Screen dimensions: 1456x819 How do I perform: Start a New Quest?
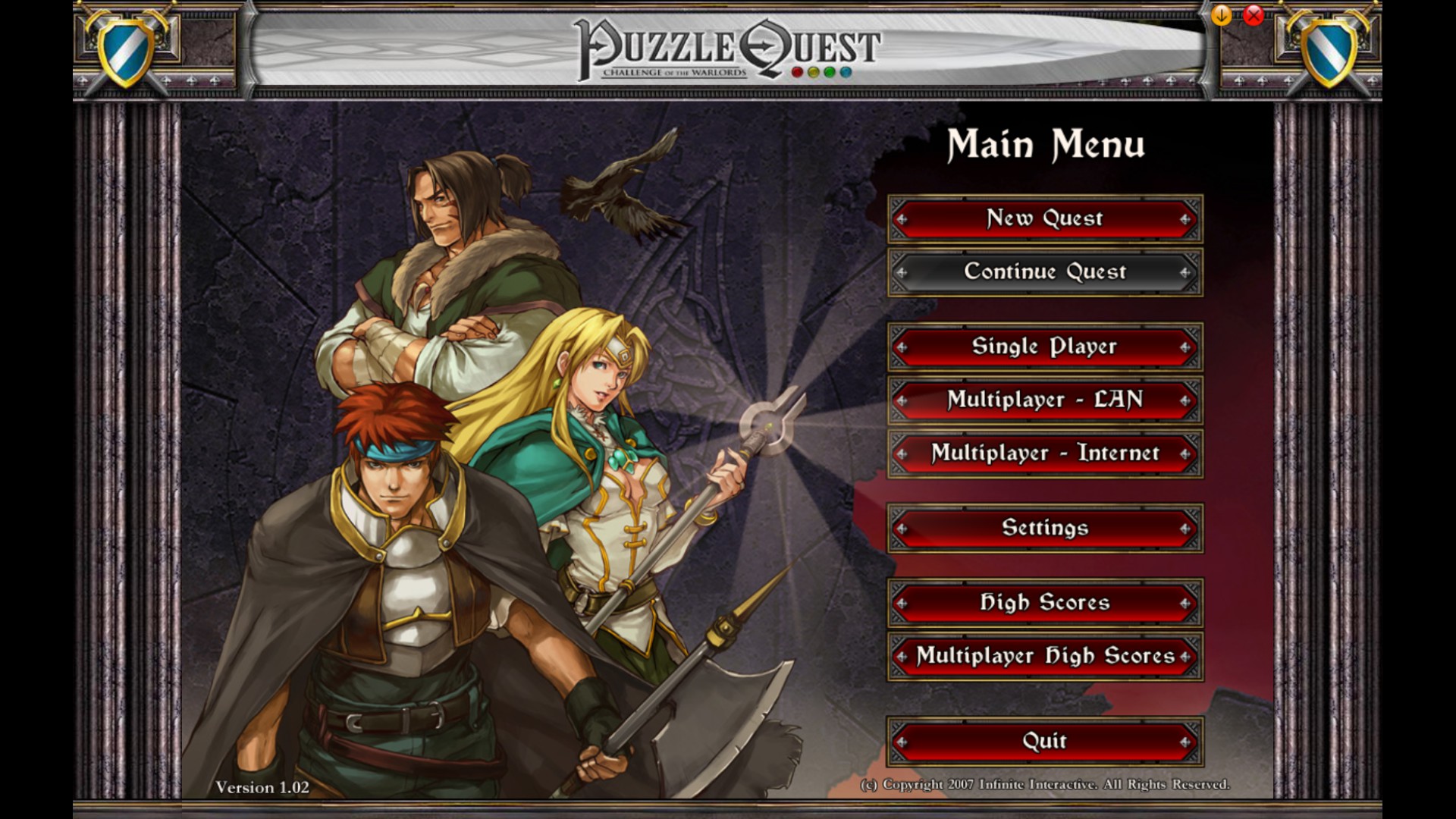click(x=1044, y=219)
